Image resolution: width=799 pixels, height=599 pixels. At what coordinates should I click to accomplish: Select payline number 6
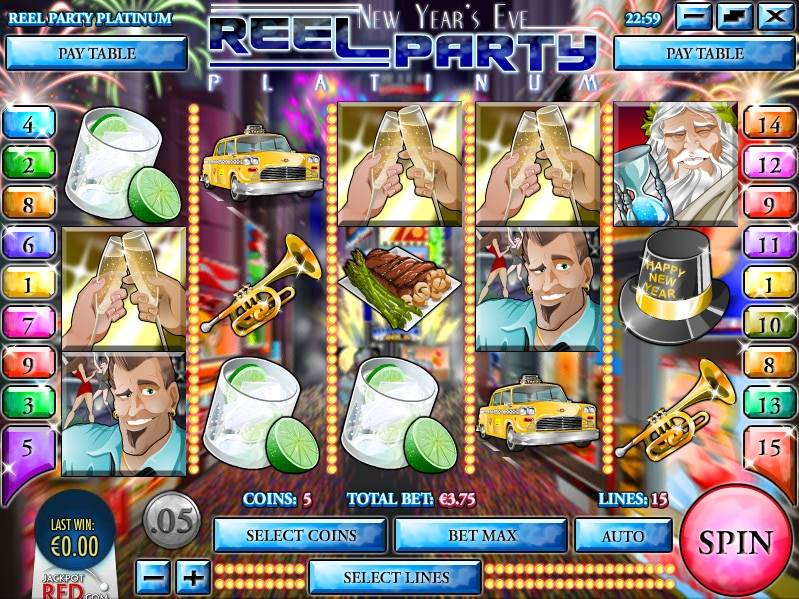point(27,244)
